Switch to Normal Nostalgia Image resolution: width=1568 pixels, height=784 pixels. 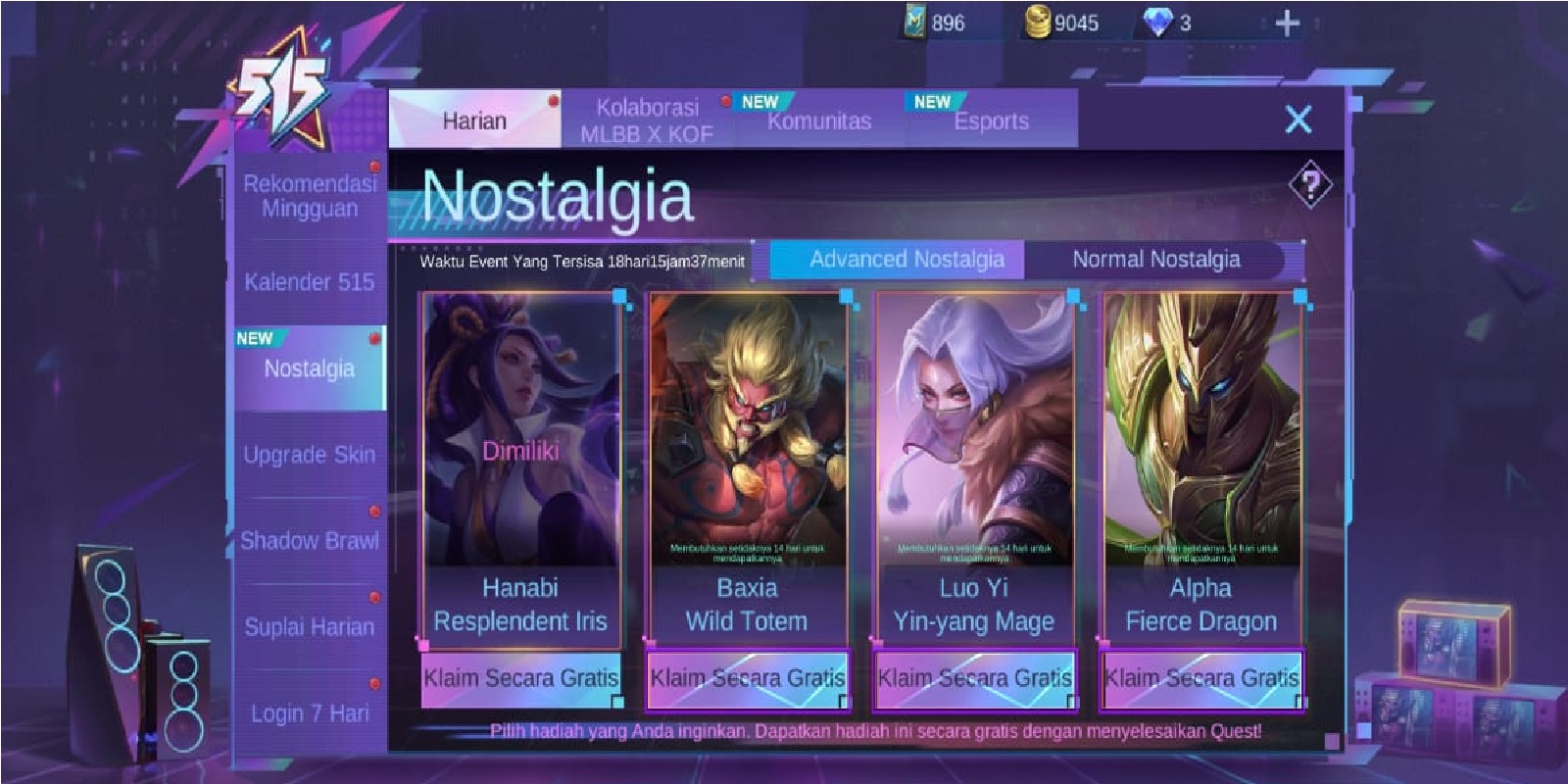tap(1155, 260)
